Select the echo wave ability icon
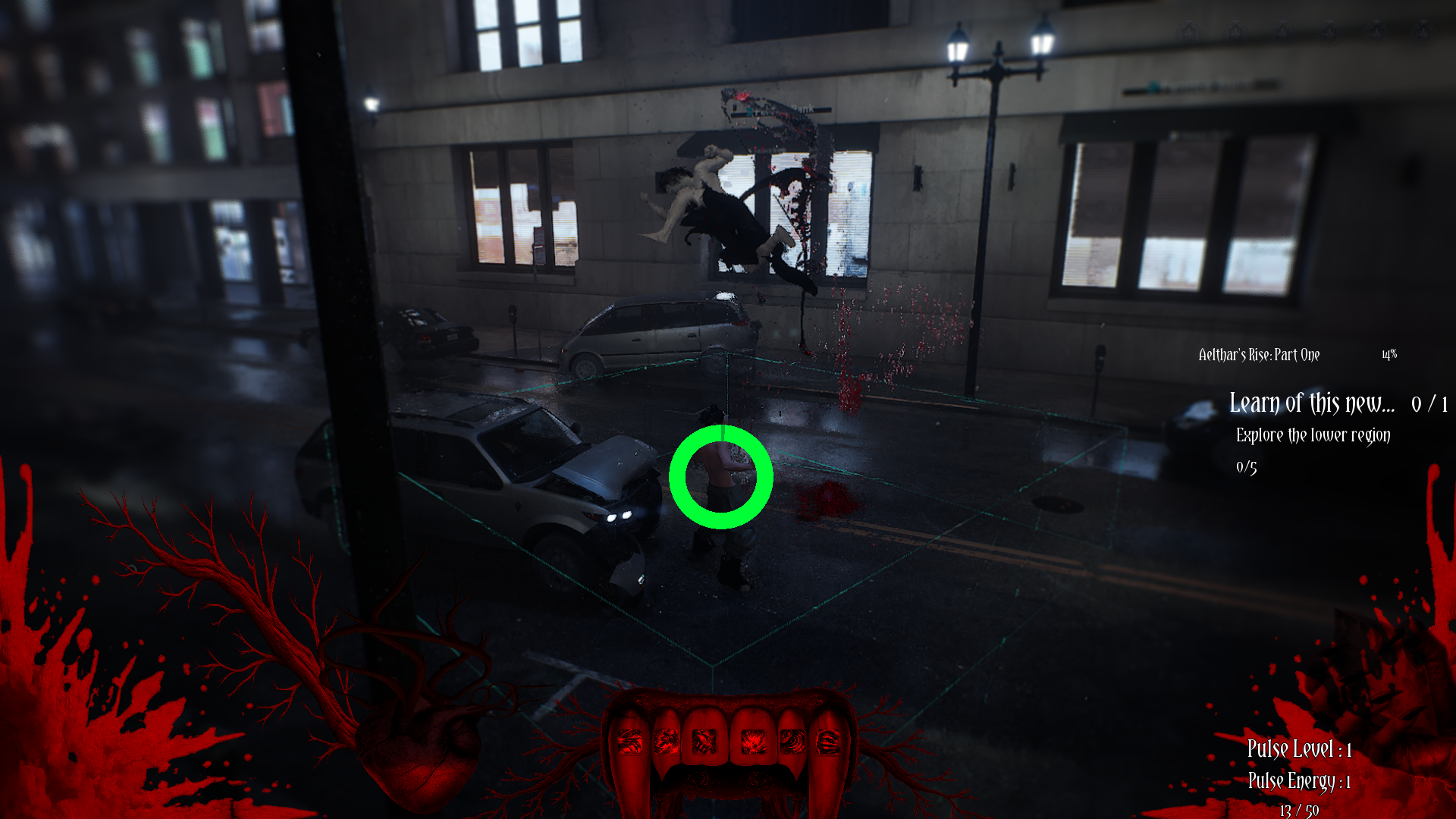The image size is (1456, 819). (793, 741)
